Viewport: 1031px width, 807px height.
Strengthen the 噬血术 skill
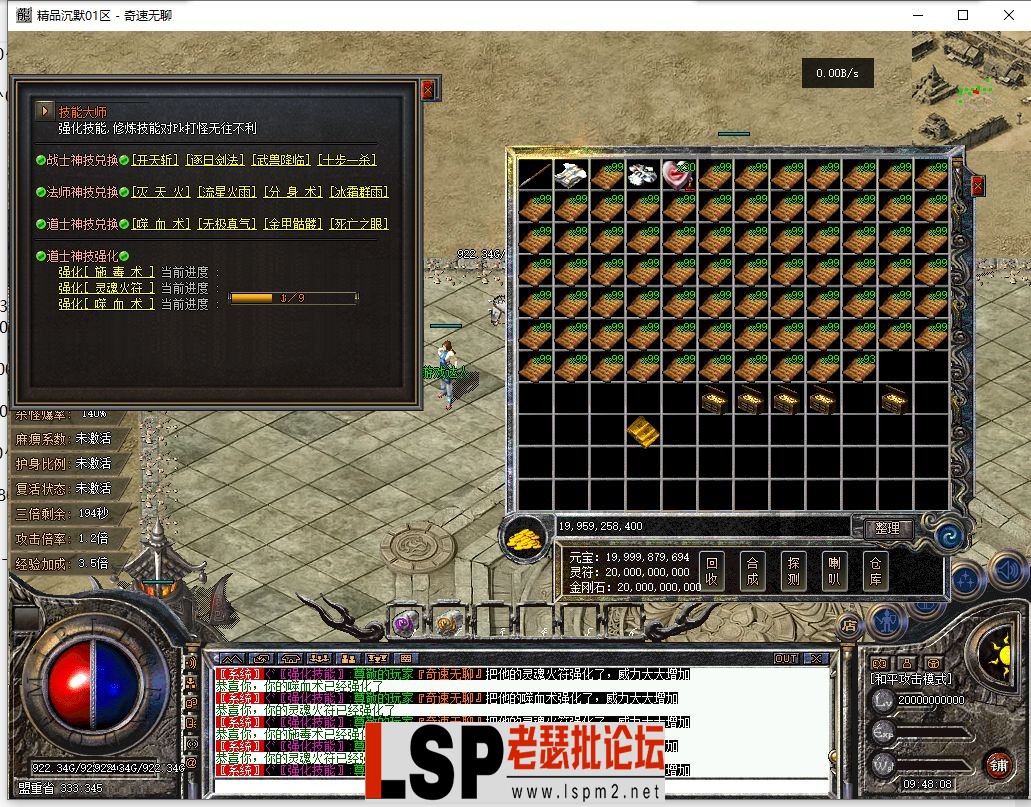(x=106, y=304)
